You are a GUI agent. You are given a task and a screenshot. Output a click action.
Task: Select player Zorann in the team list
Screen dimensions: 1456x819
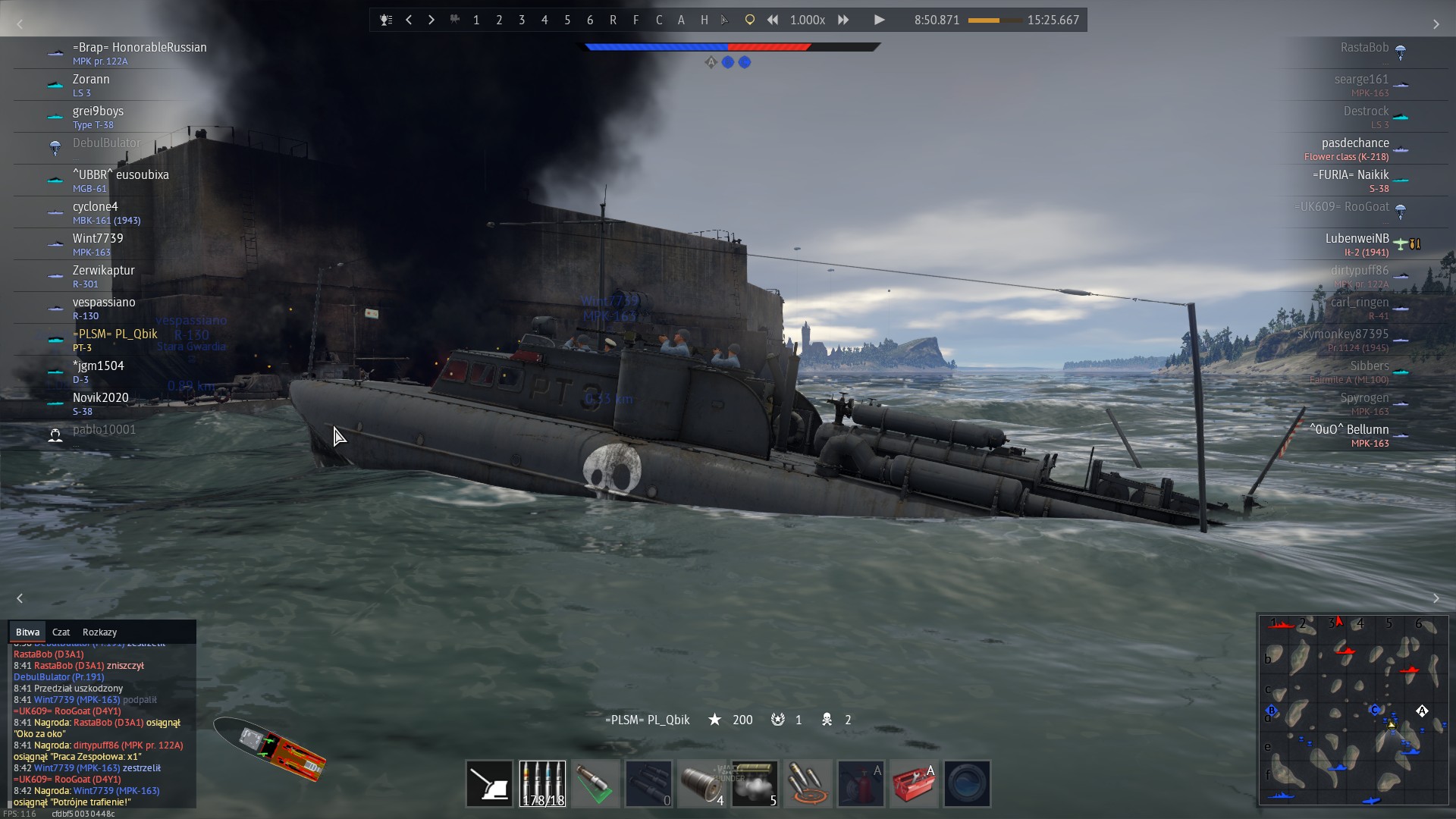point(91,80)
